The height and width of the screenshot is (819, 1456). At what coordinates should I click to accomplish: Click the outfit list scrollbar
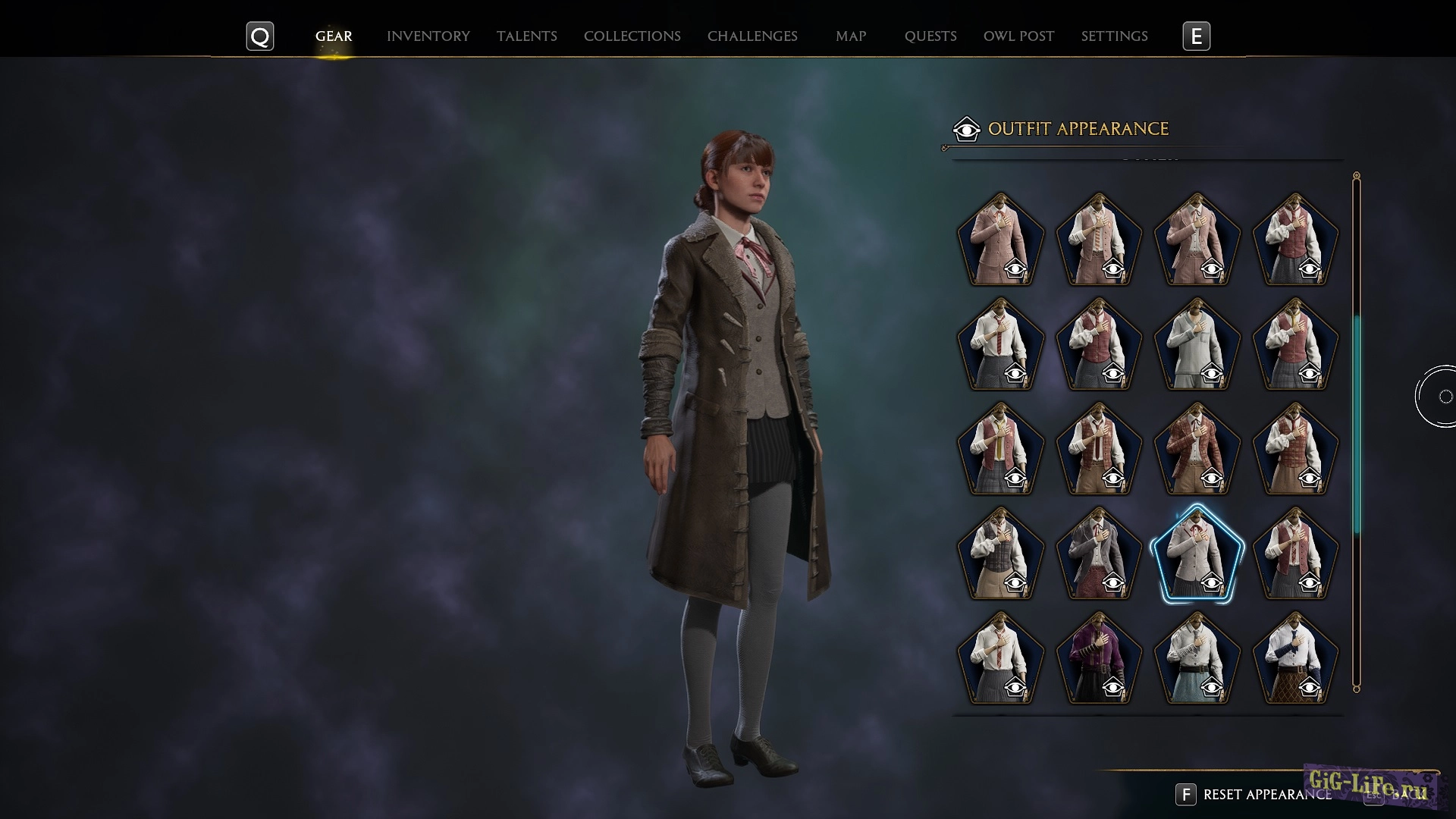tap(1357, 425)
